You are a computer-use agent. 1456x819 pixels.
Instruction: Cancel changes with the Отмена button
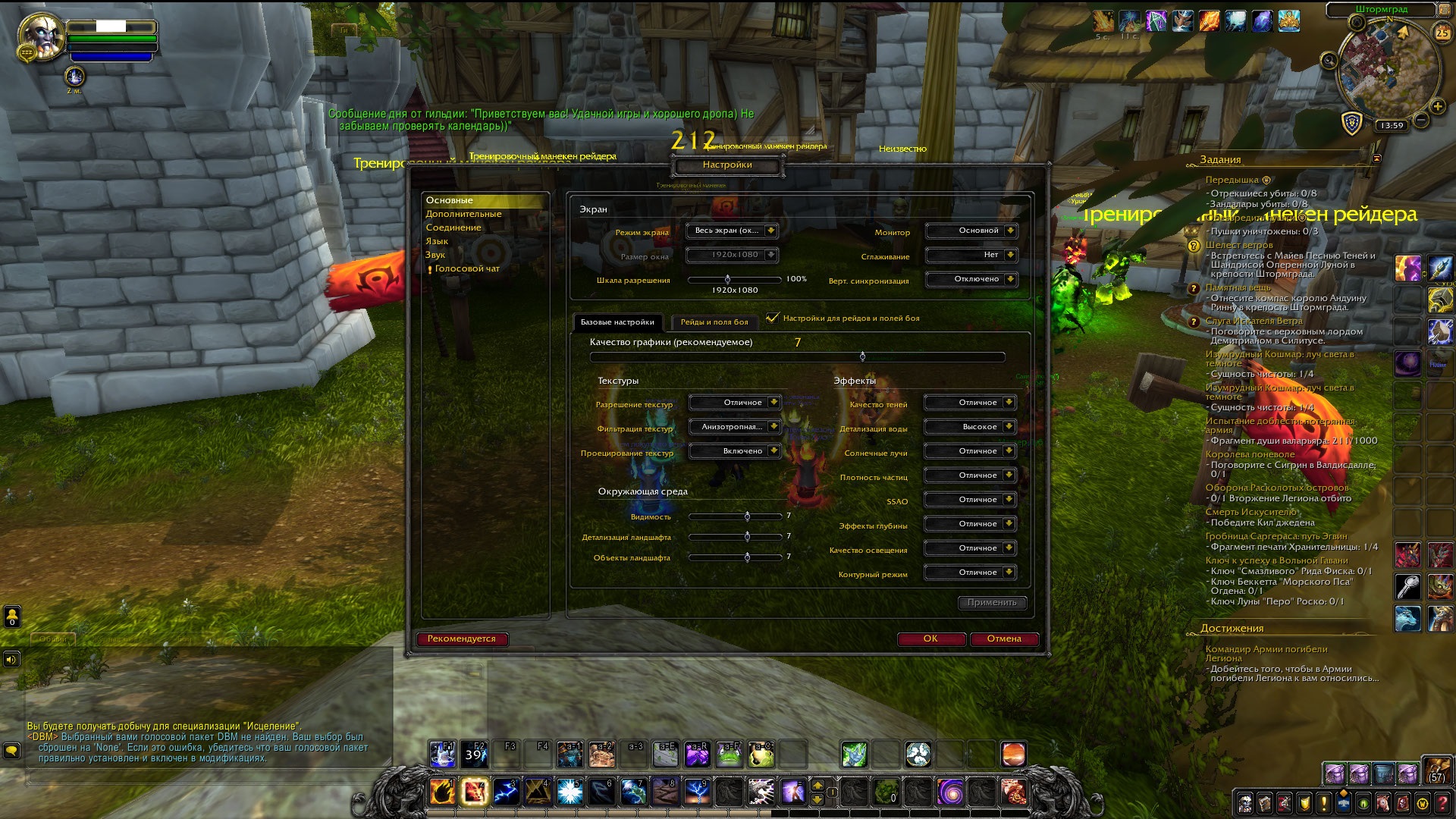click(x=1004, y=639)
